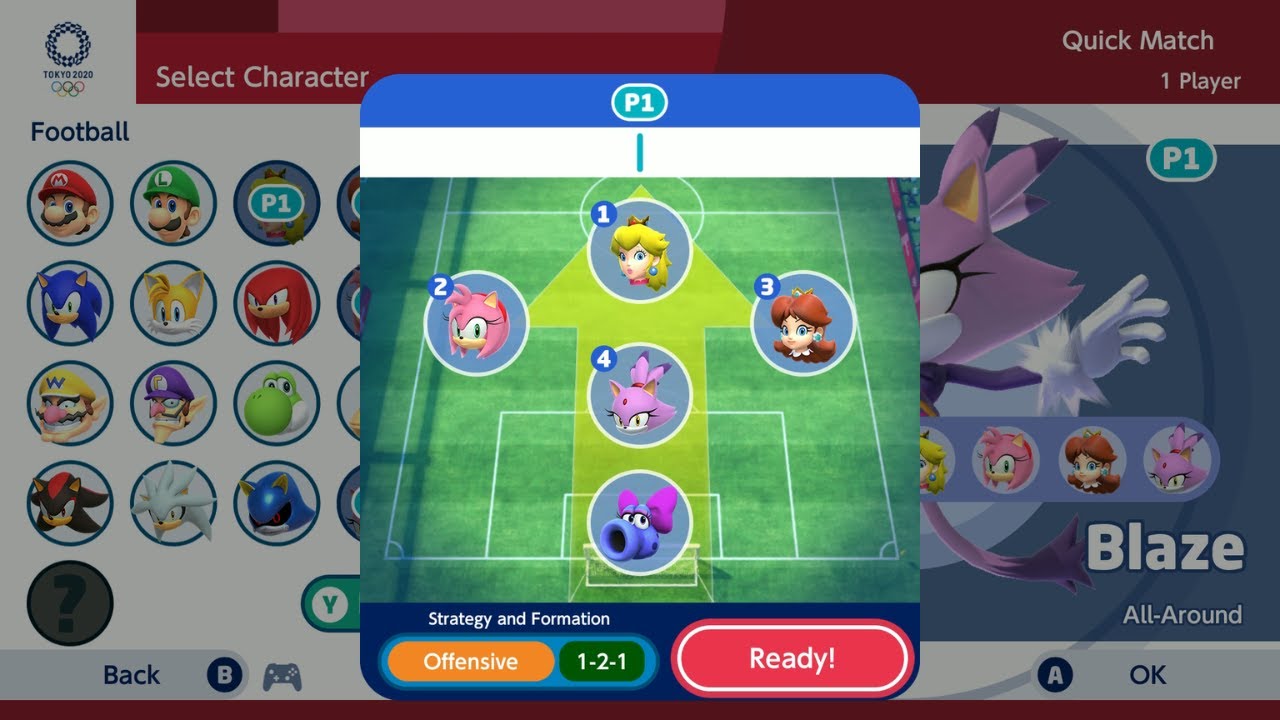The height and width of the screenshot is (720, 1280).
Task: Pick Silver from the character roster
Action: [x=173, y=503]
